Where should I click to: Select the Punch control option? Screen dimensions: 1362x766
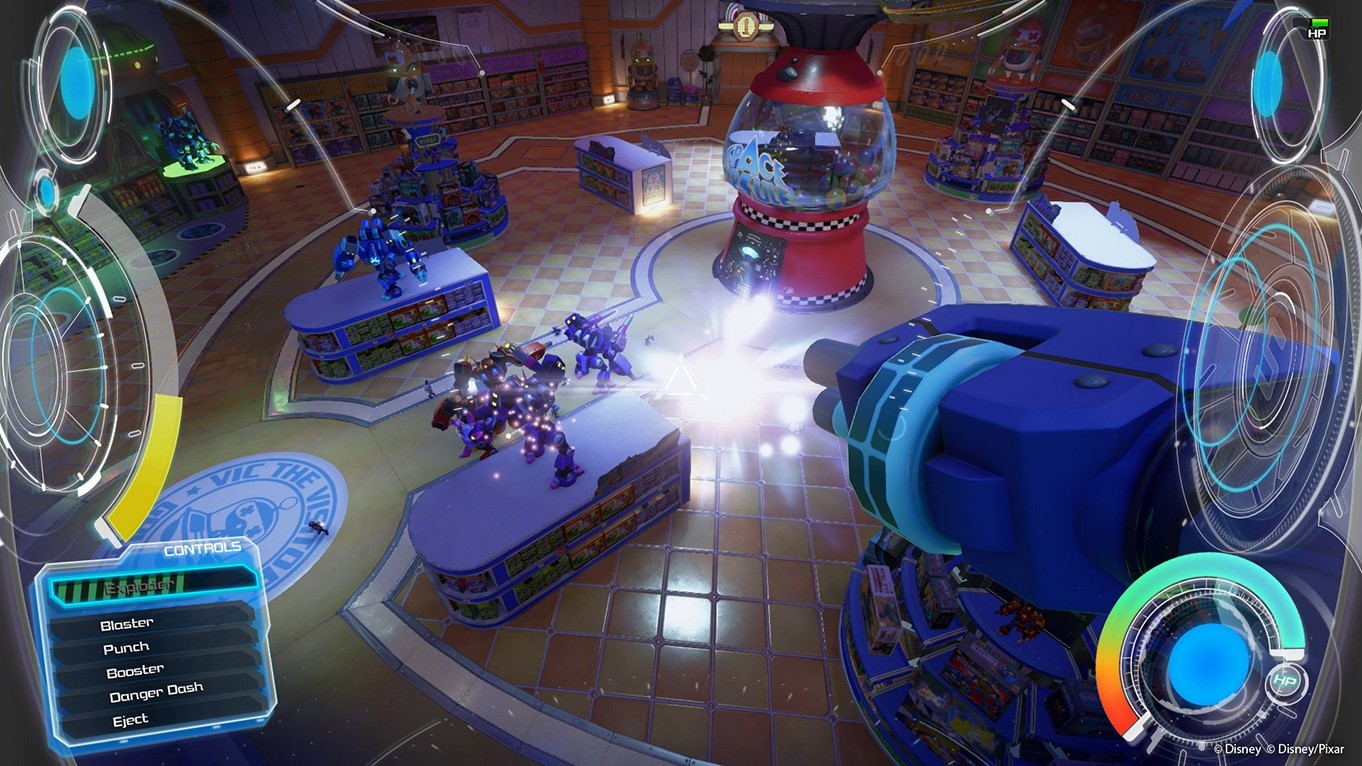coord(125,646)
